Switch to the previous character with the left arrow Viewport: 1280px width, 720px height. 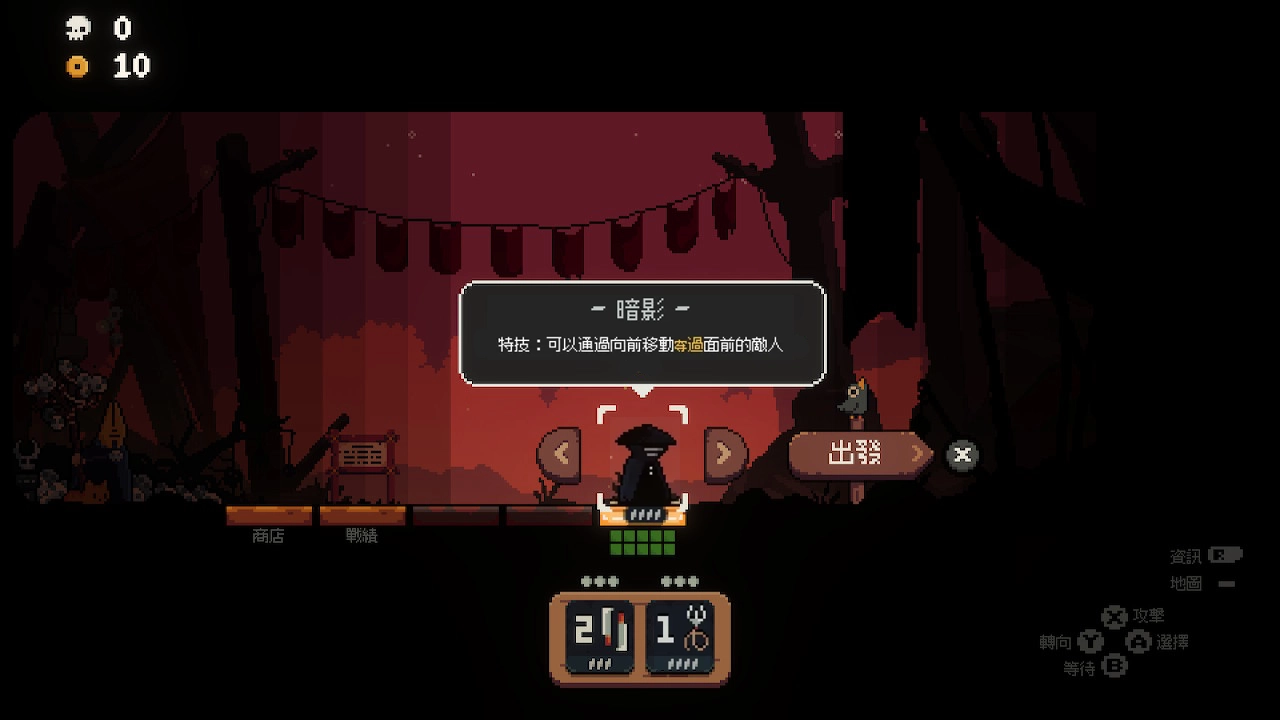click(559, 455)
